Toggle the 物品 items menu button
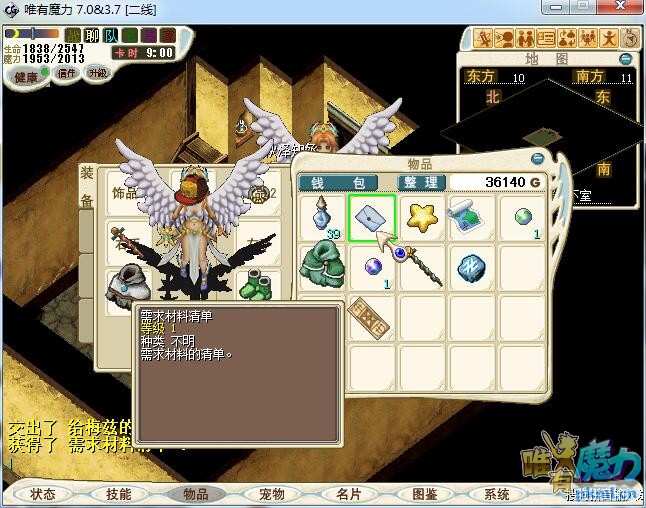This screenshot has height=508, width=646. [195, 494]
